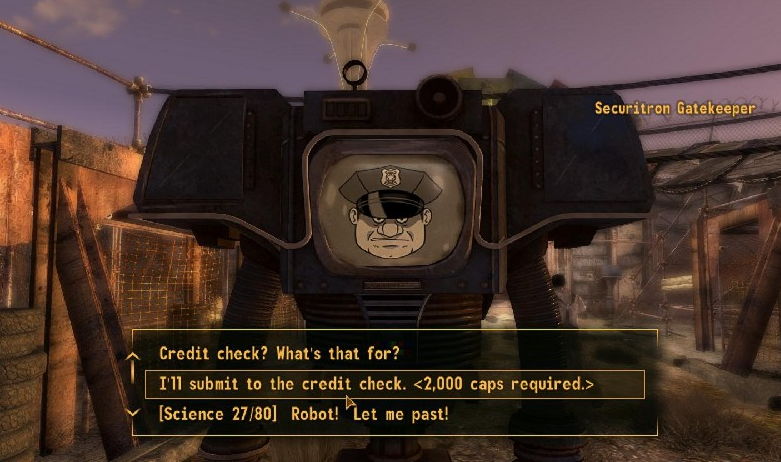The height and width of the screenshot is (462, 781).
Task: Click the dialogue list down arrow
Action: [133, 412]
